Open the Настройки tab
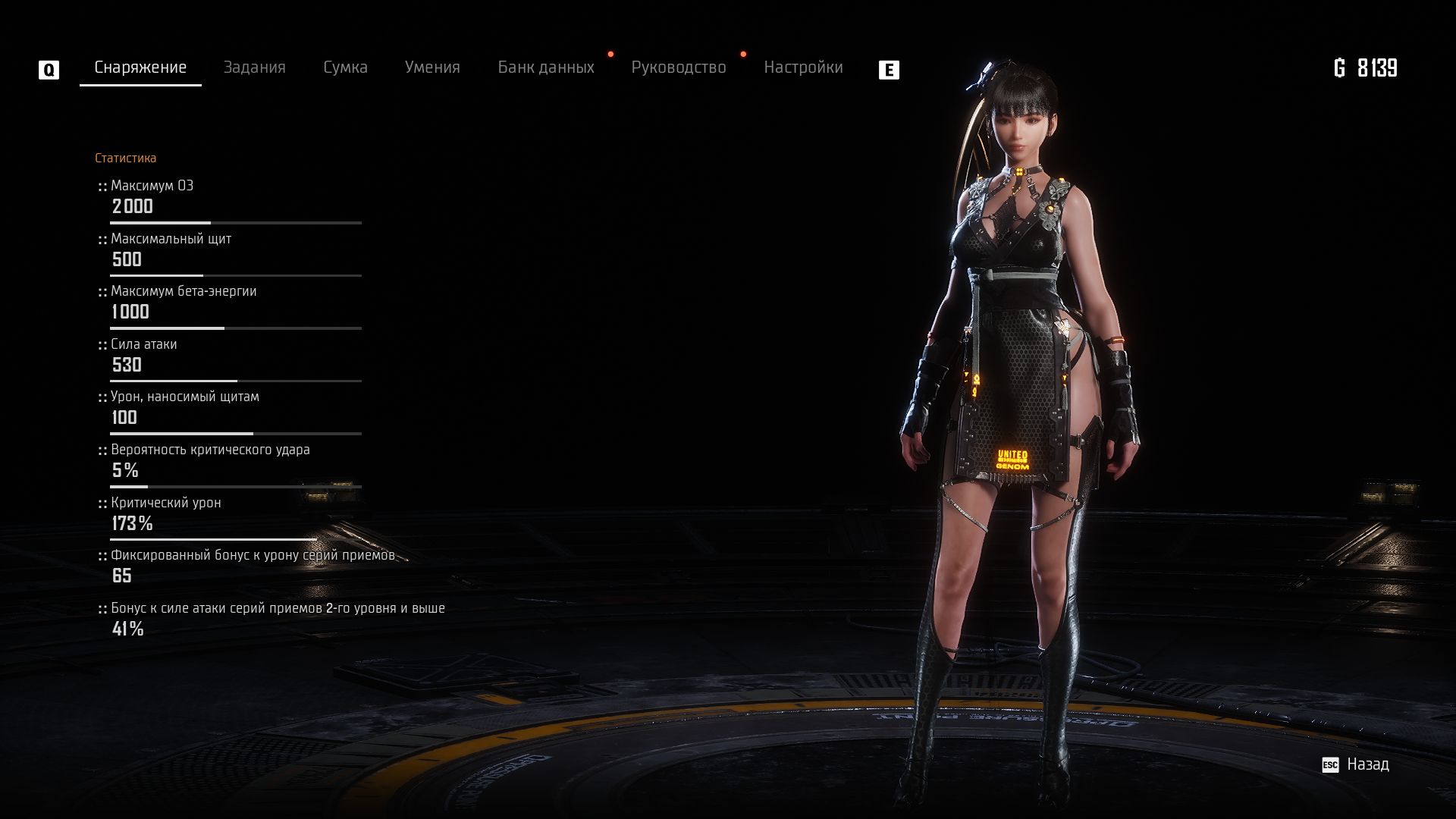This screenshot has height=819, width=1456. (803, 67)
